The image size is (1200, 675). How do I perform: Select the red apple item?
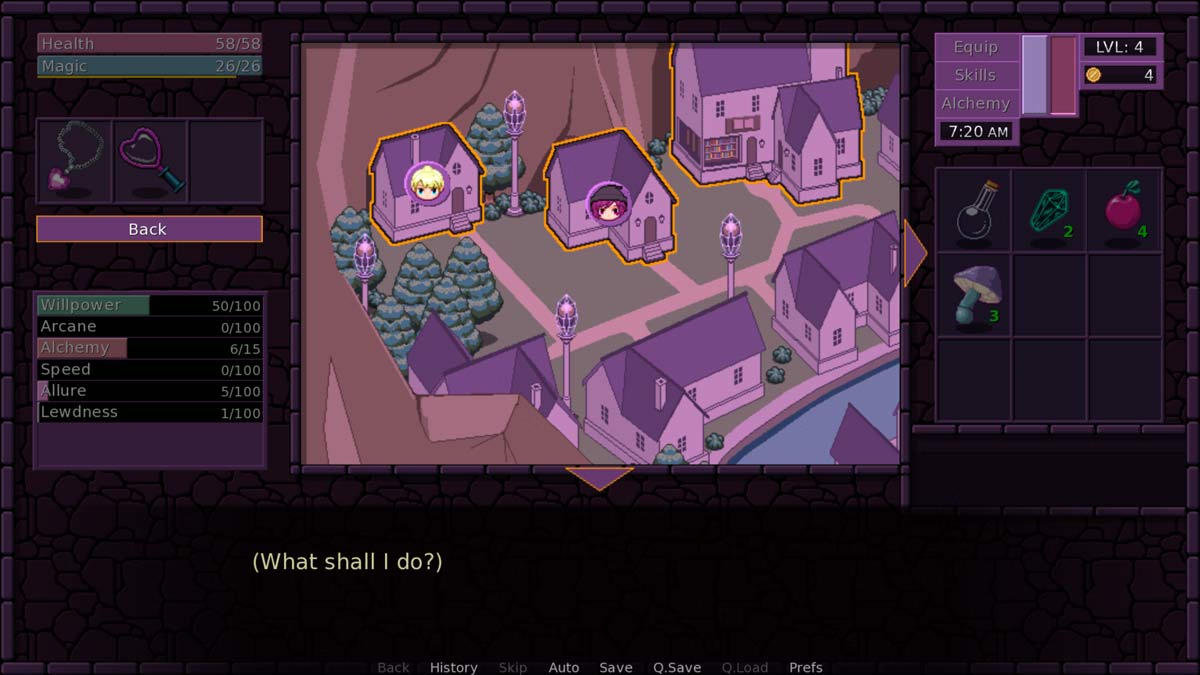click(x=1124, y=212)
